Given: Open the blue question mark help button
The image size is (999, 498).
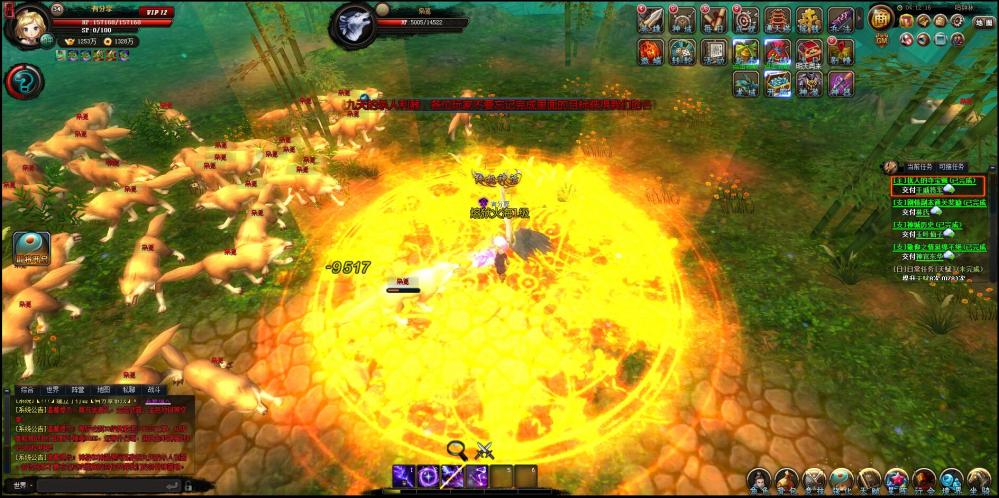Looking at the screenshot, I should (x=23, y=82).
